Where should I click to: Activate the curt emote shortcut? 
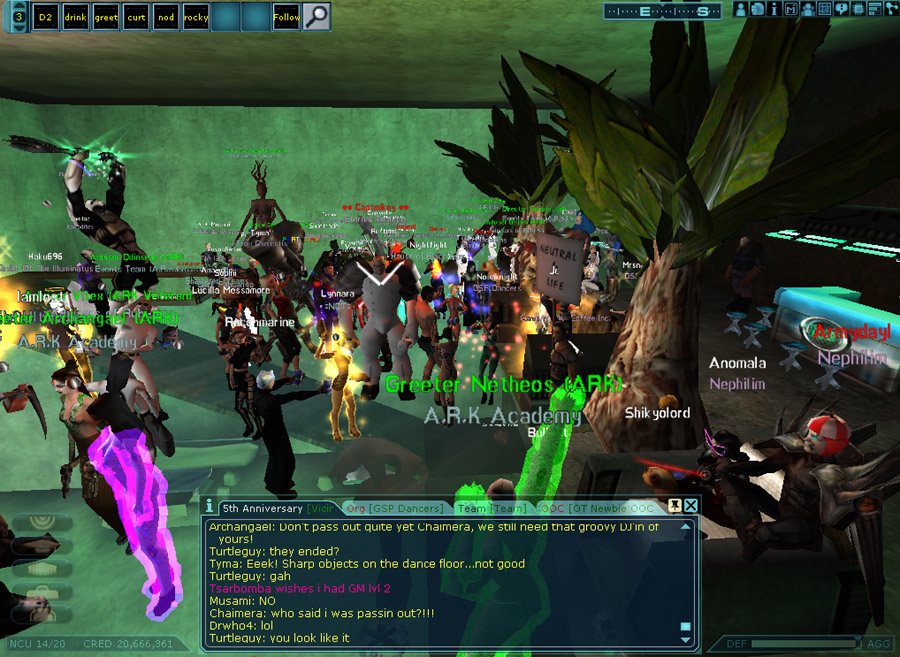pyautogui.click(x=135, y=17)
